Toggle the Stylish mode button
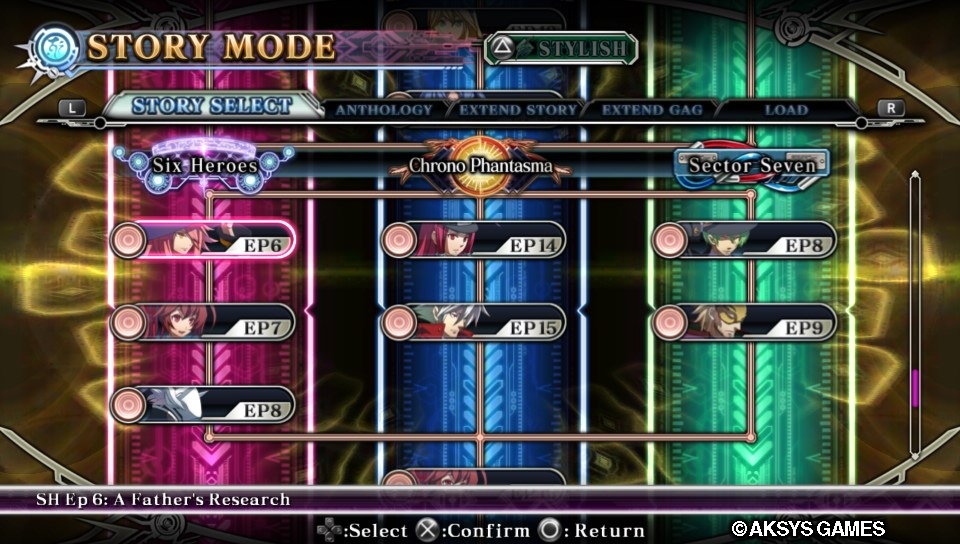 point(562,48)
